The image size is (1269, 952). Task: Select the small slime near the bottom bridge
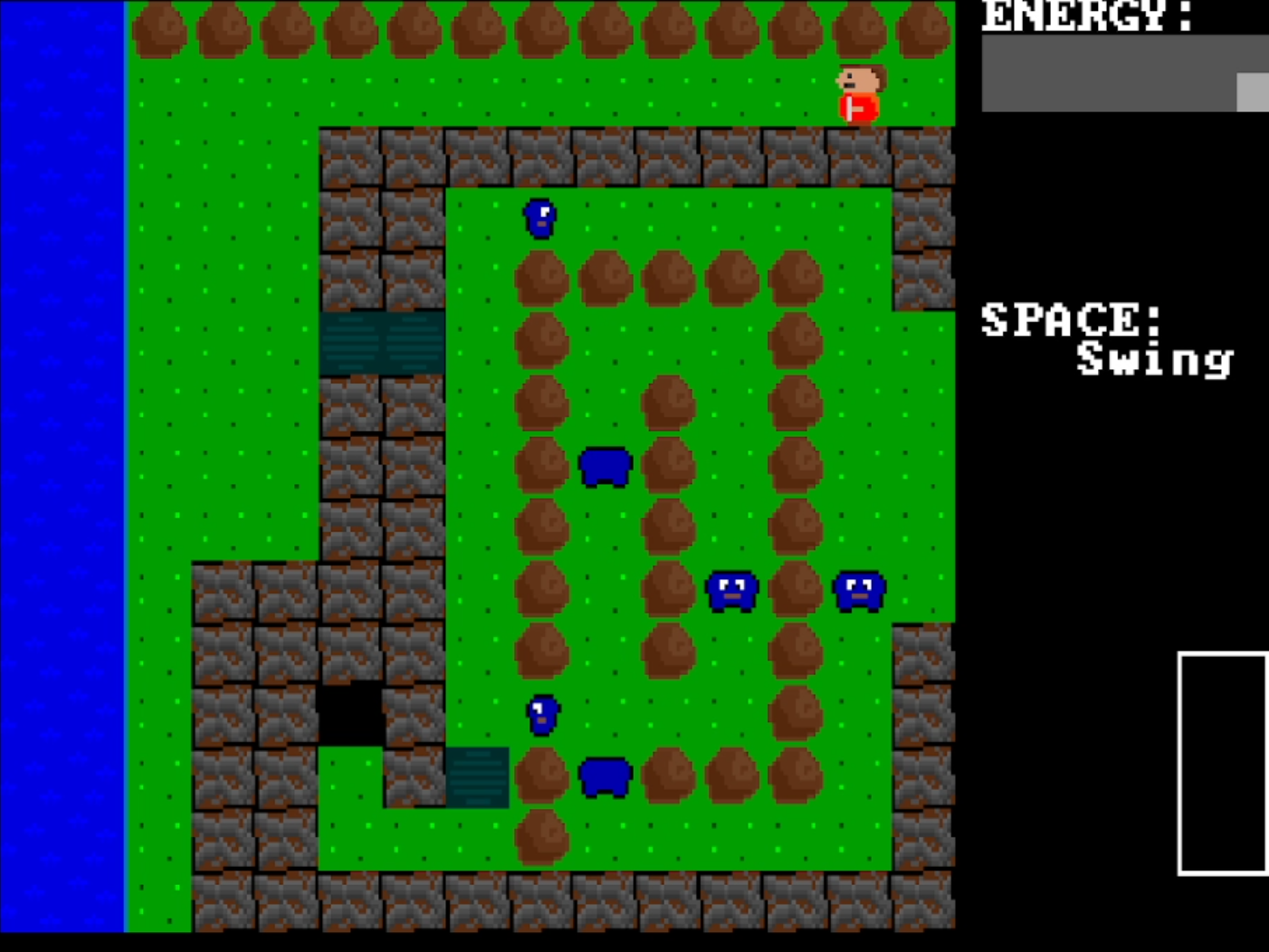540,713
